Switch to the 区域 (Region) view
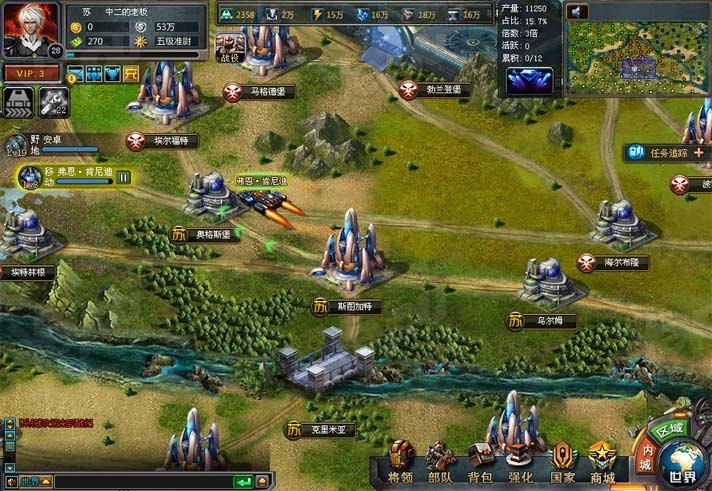 point(667,429)
